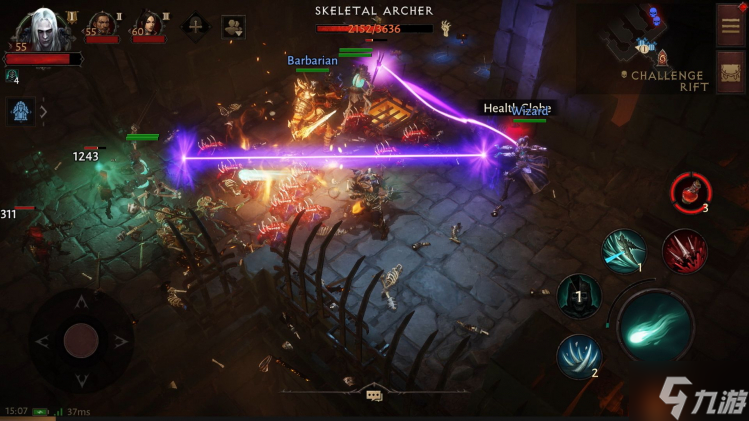Open the inventory chest button

coord(729,71)
